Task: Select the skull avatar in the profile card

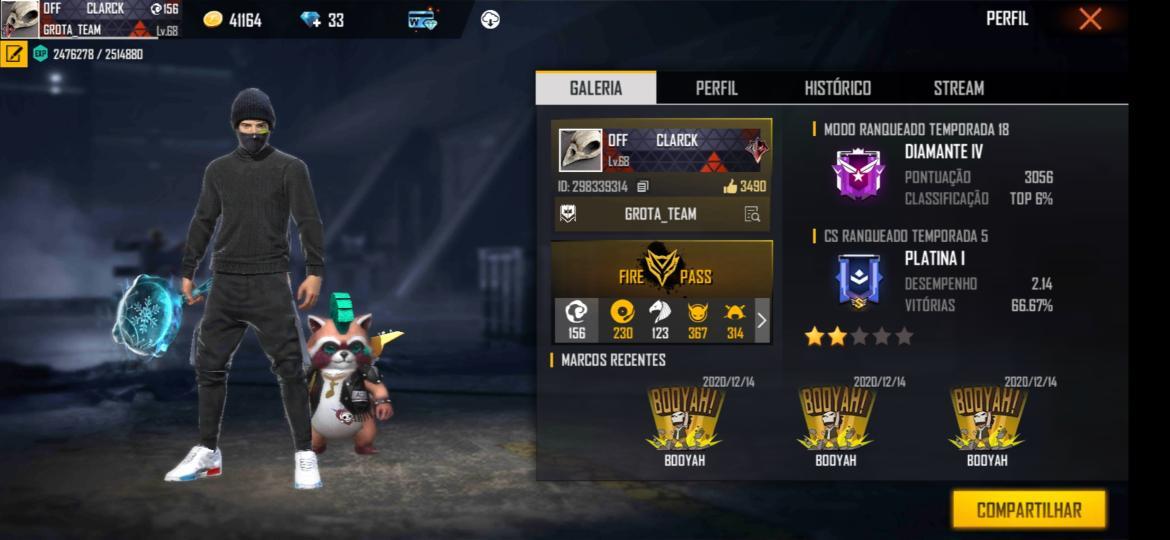Action: (x=580, y=150)
